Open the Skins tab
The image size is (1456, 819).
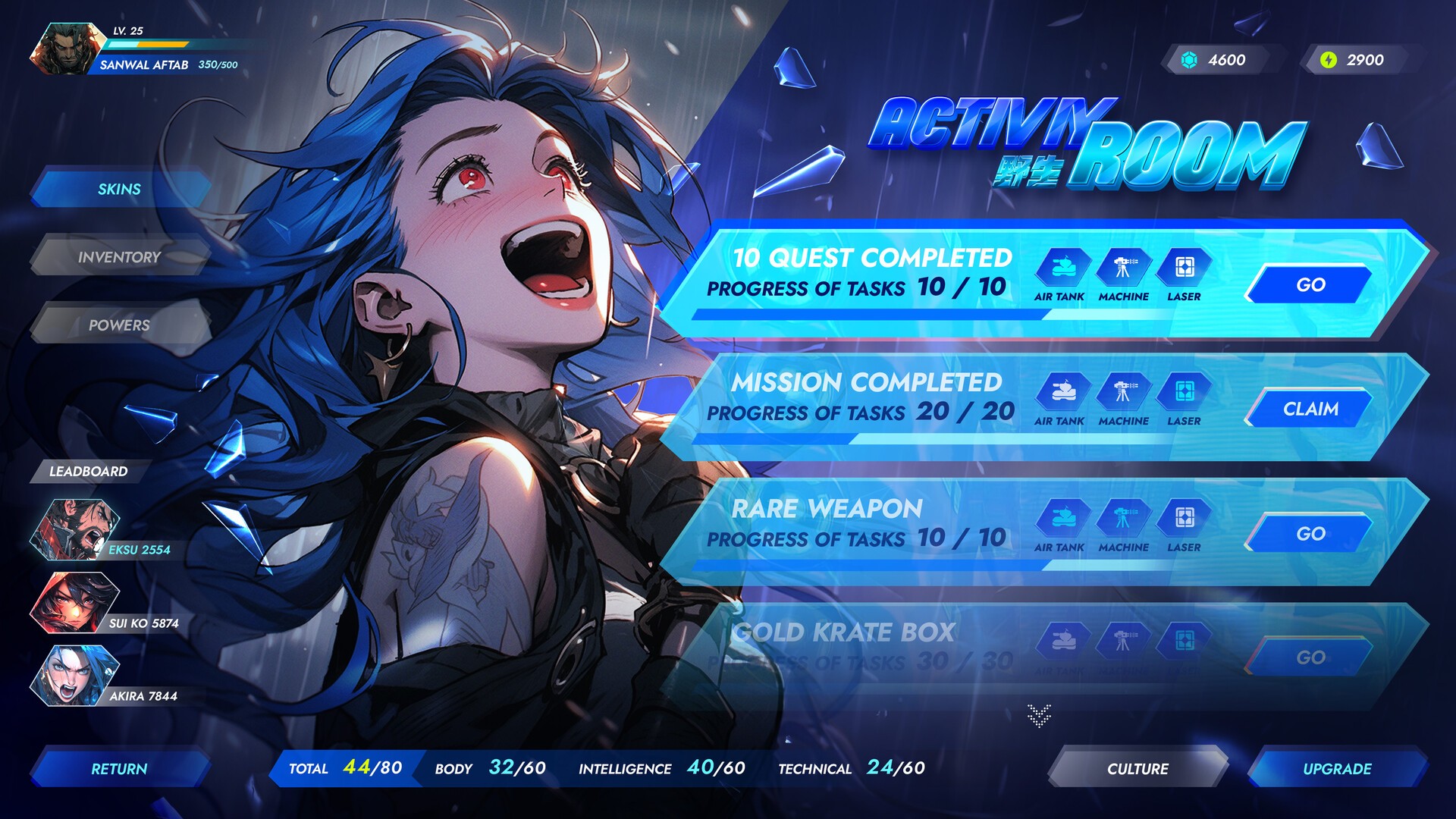click(x=119, y=190)
